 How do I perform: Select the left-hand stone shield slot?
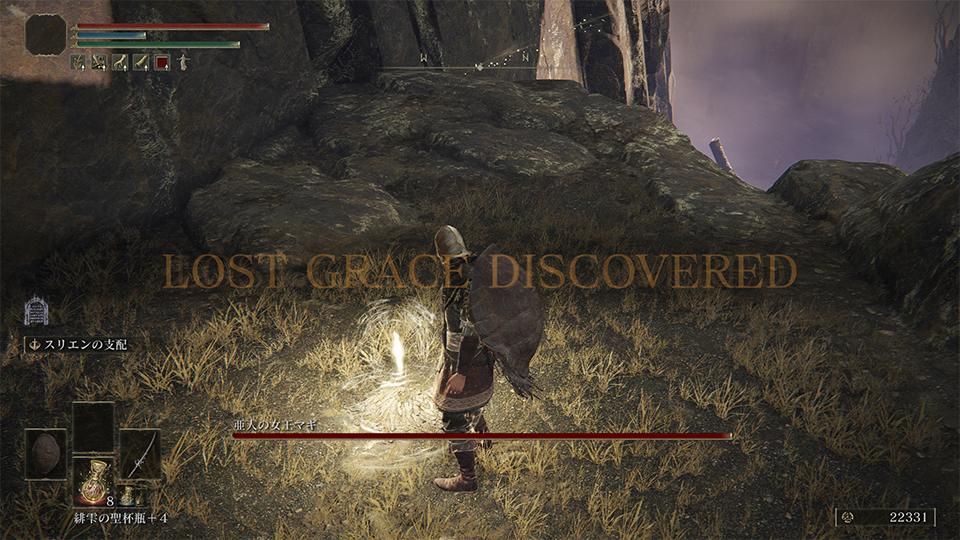coord(46,453)
